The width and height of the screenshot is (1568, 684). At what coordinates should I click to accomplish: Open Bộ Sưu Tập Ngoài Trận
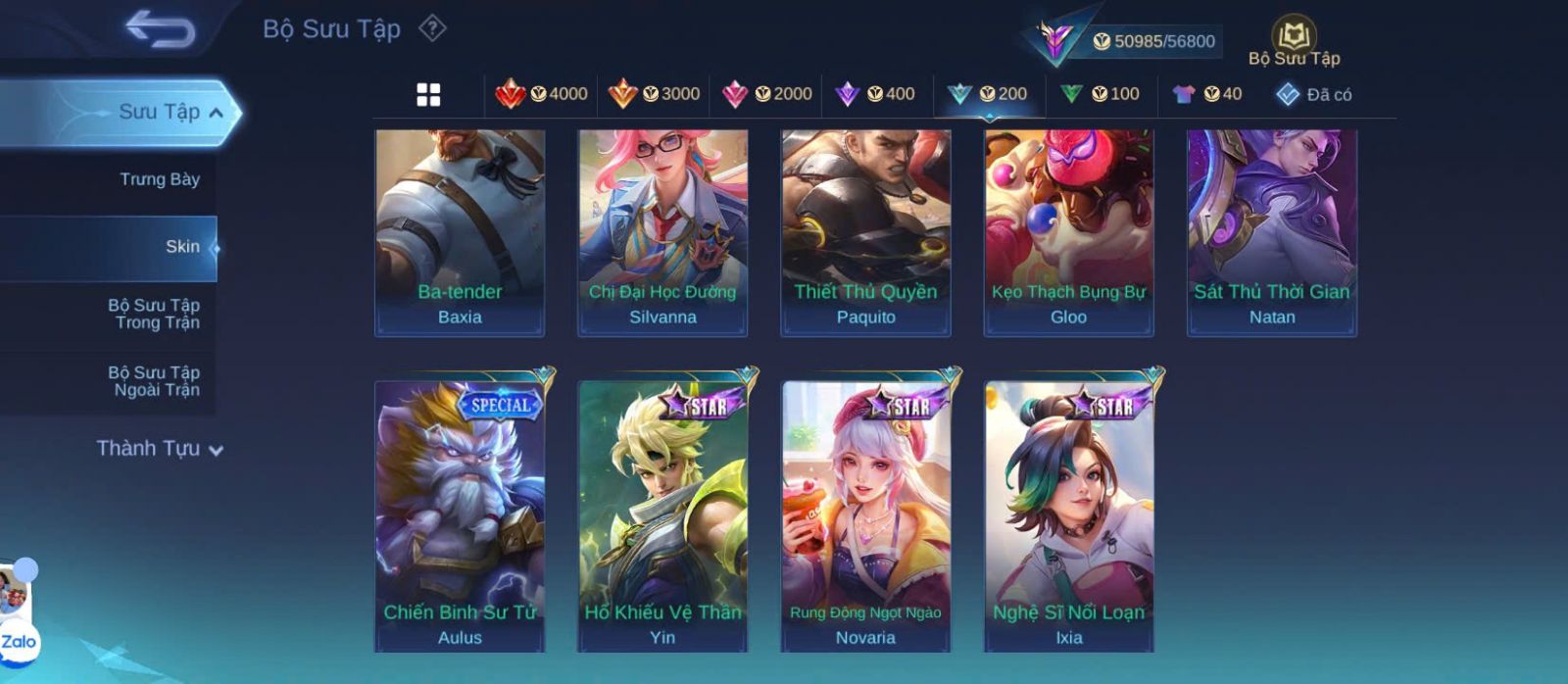pos(154,381)
